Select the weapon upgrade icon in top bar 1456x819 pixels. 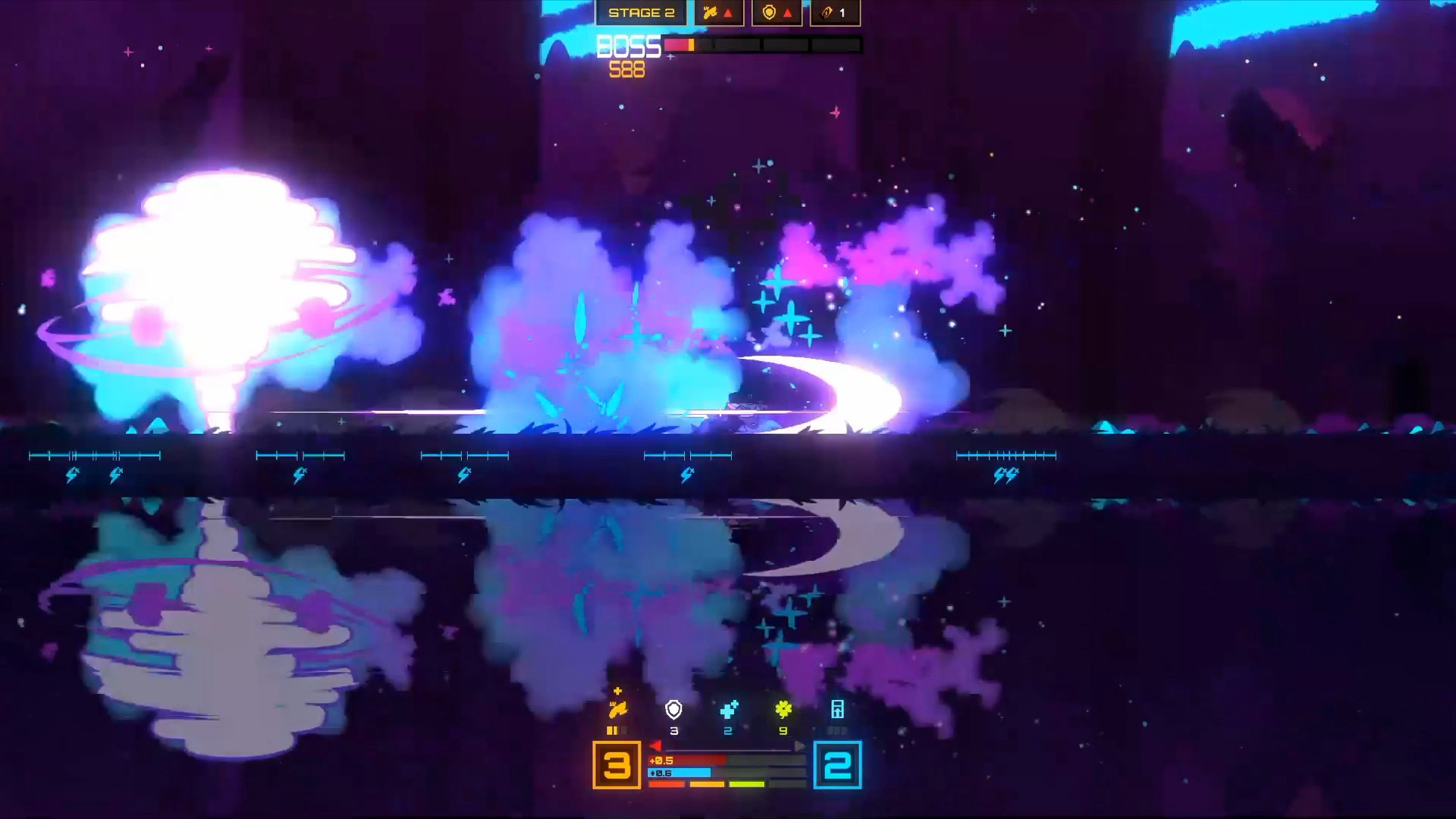pyautogui.click(x=710, y=13)
